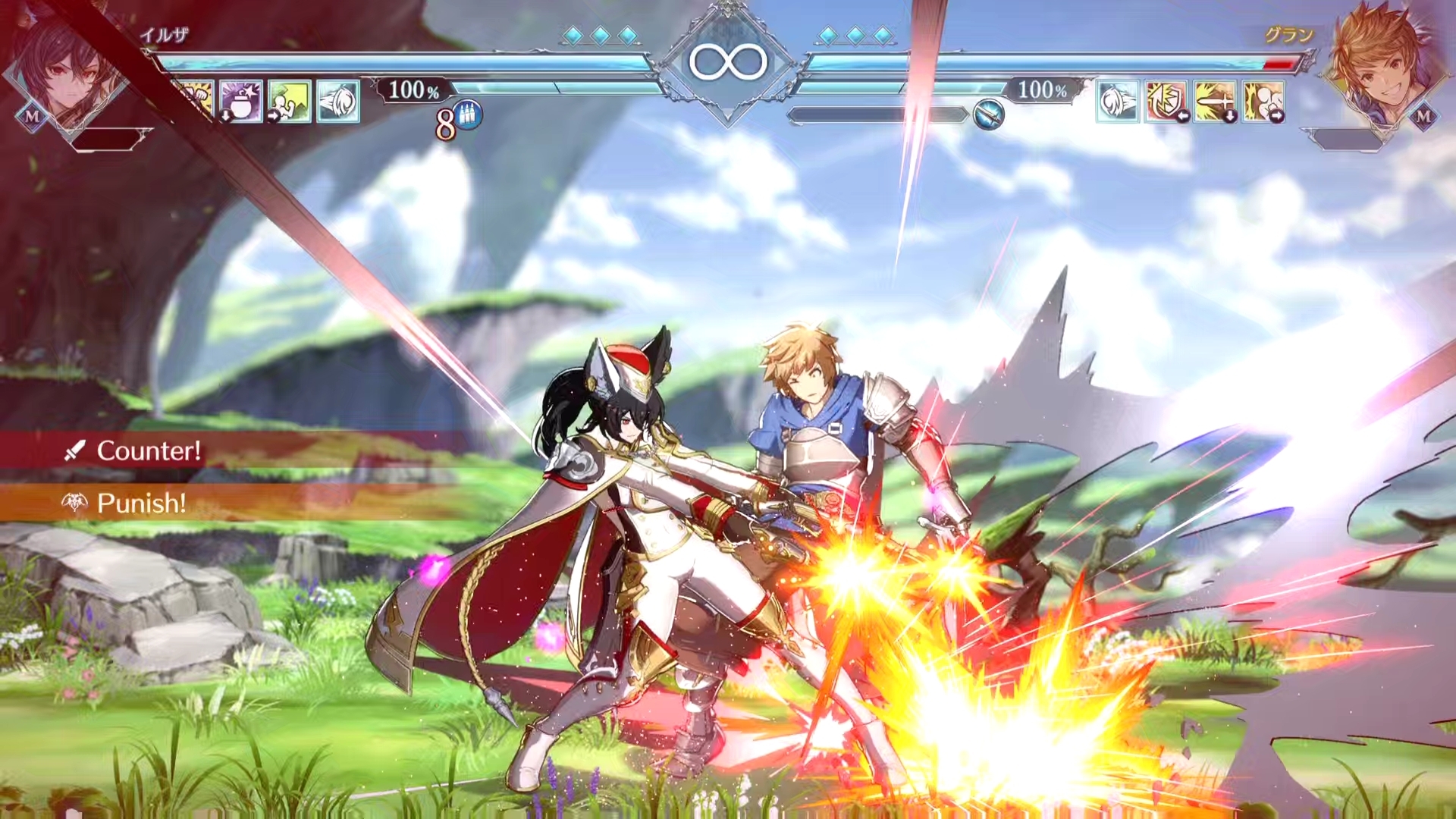Click Ilsa's blue ammo bullets icon
Image resolution: width=1456 pixels, height=819 pixels.
469,116
